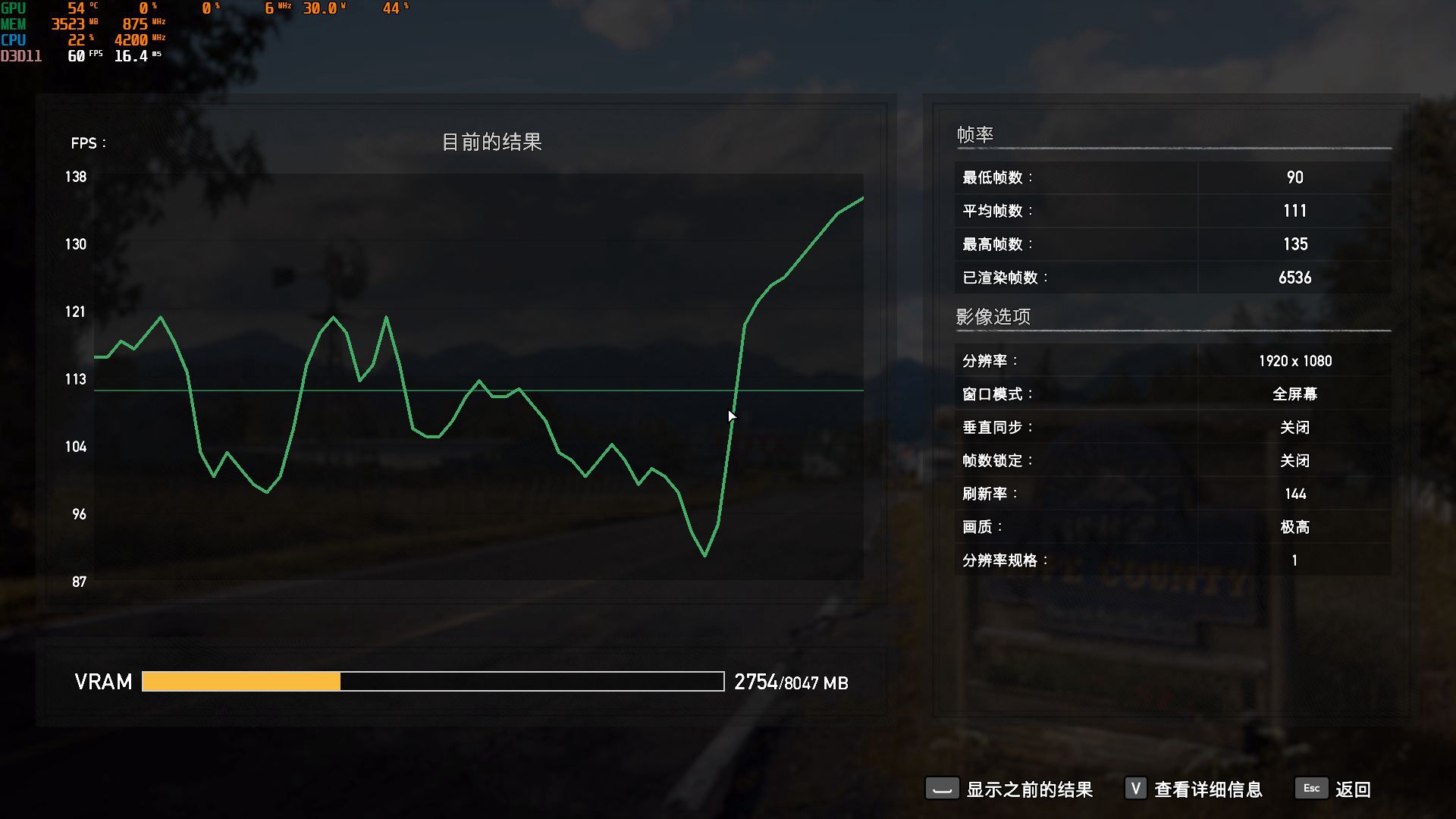Select the 影像选项 section header

click(x=993, y=316)
